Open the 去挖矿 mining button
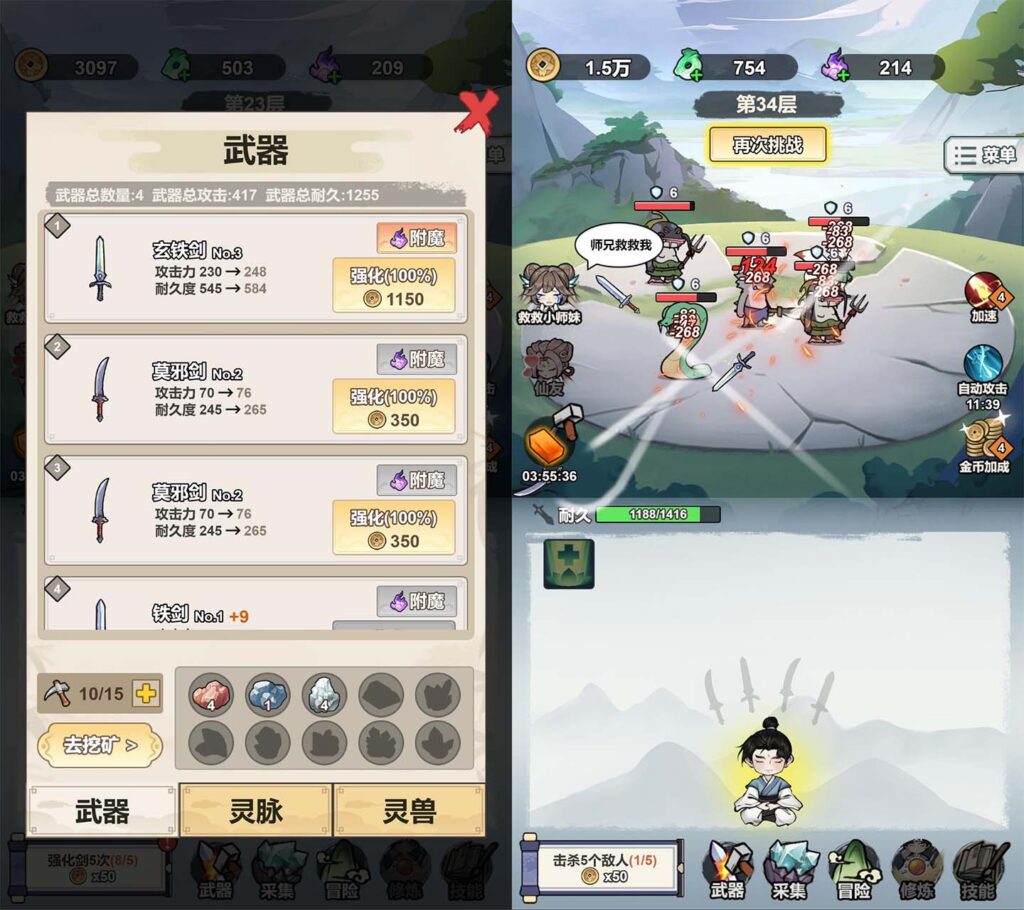This screenshot has height=910, width=1024. click(x=99, y=745)
